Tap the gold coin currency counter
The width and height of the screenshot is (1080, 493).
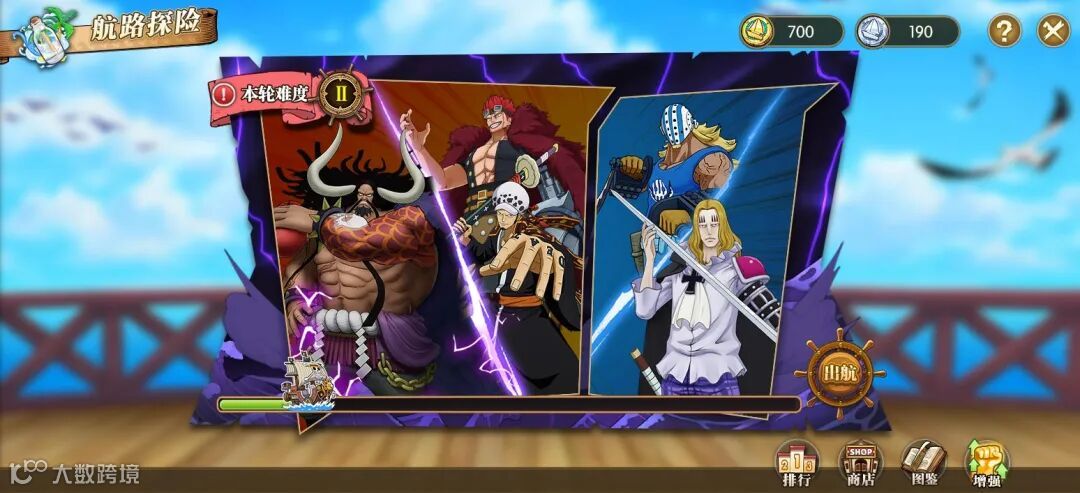coord(792,31)
